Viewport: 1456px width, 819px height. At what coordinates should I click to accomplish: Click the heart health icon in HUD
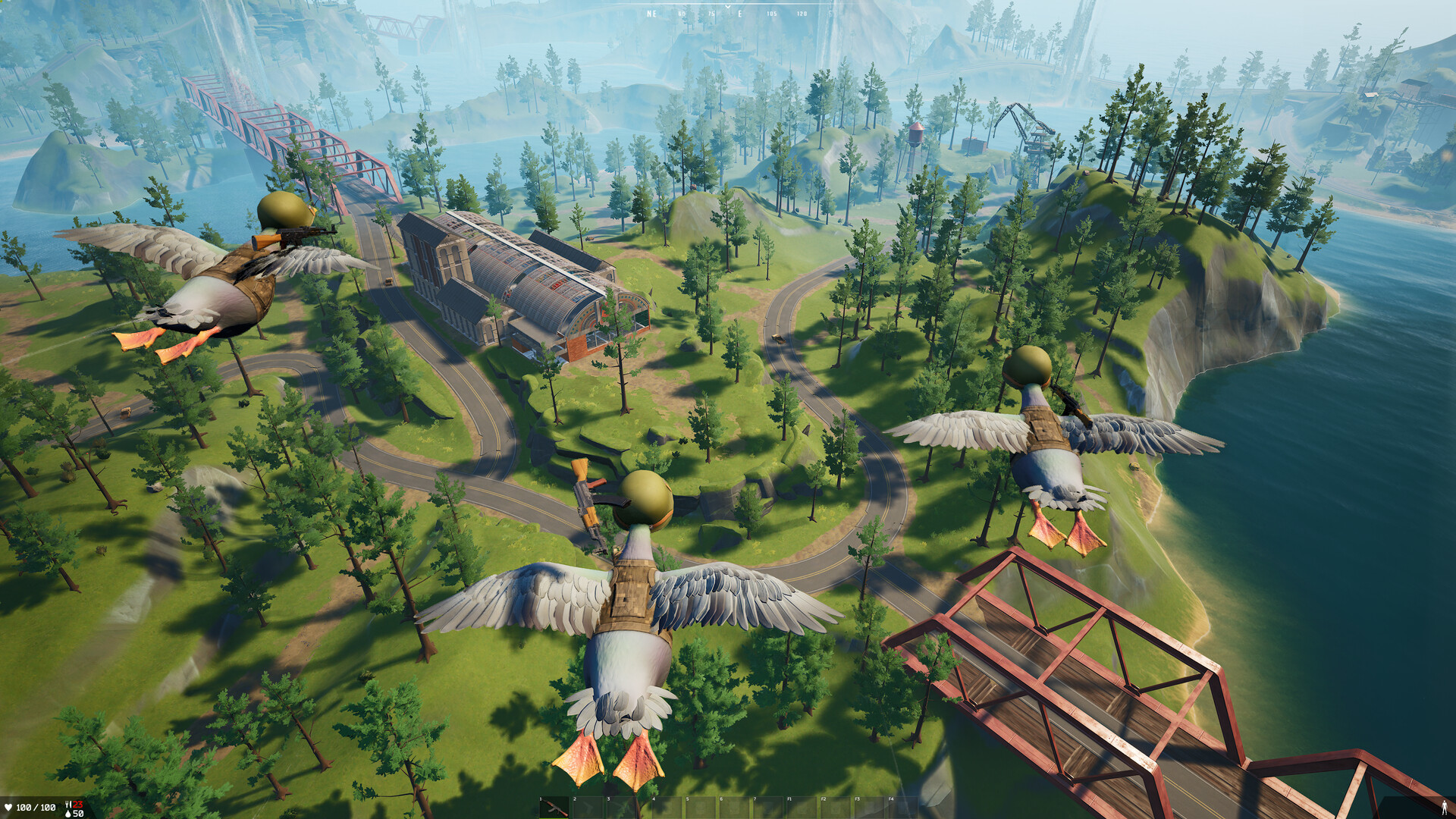pyautogui.click(x=8, y=807)
